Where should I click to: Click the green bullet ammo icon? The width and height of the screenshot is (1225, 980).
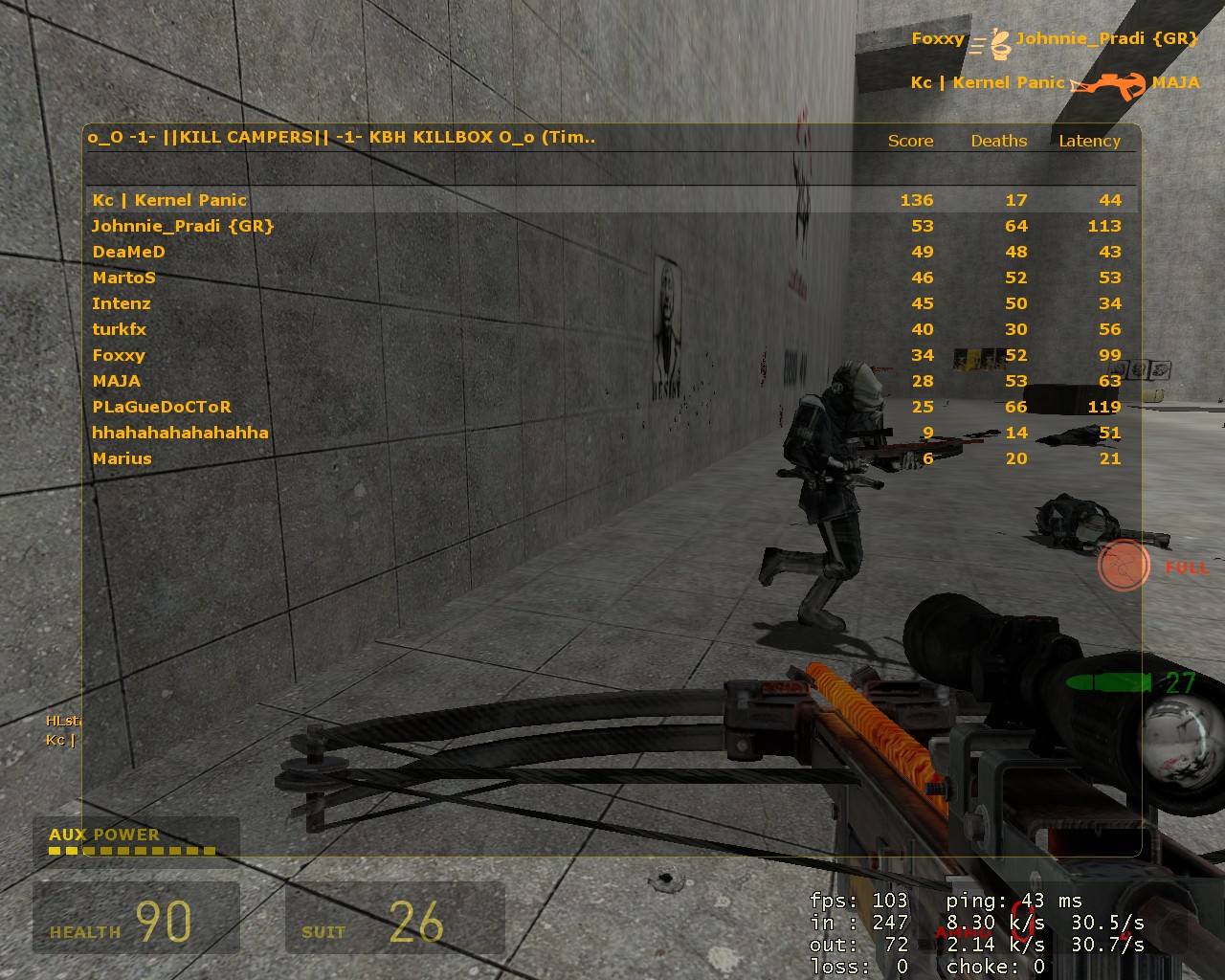tap(1110, 680)
